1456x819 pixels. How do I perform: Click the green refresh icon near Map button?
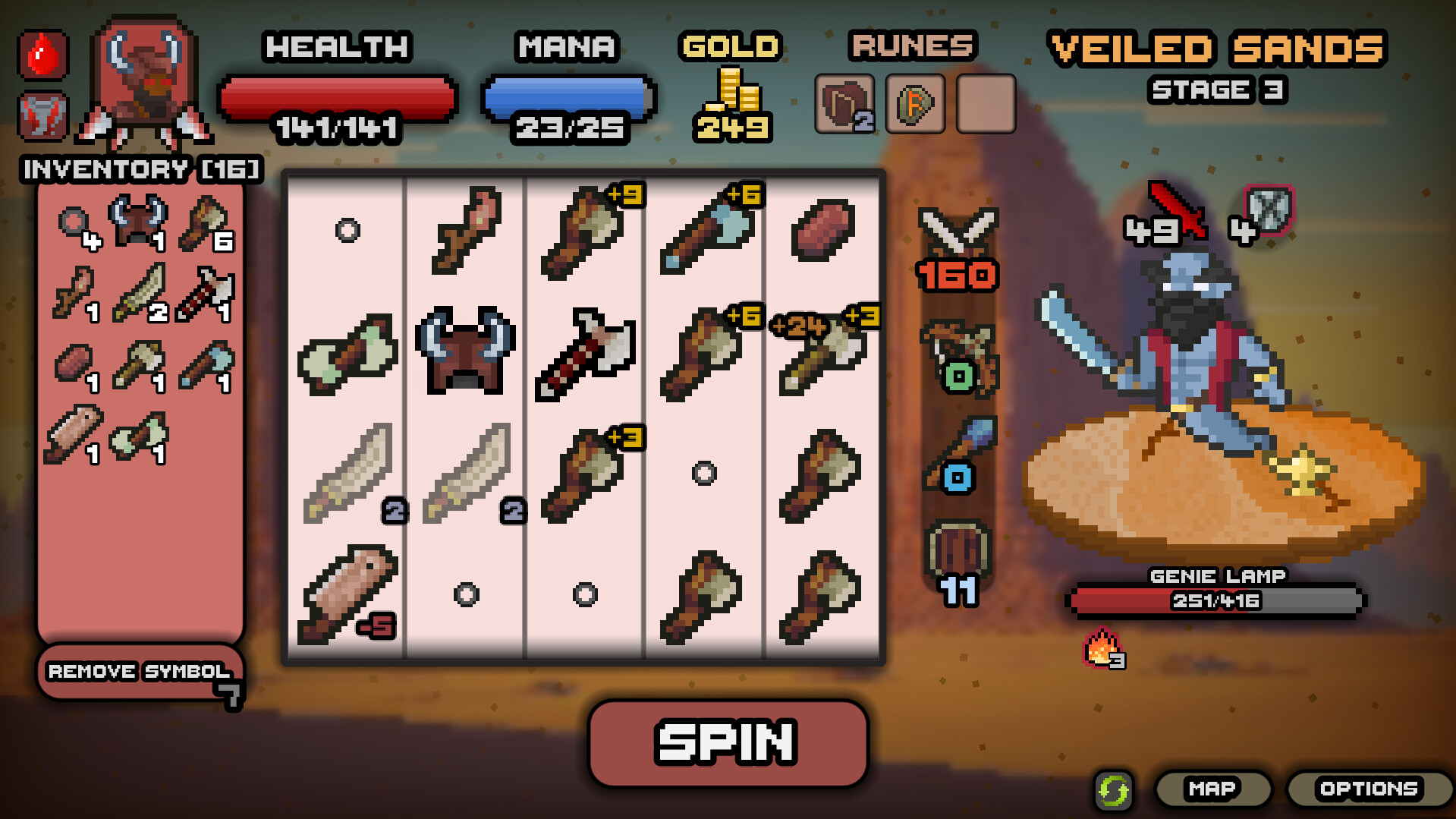[x=1113, y=789]
